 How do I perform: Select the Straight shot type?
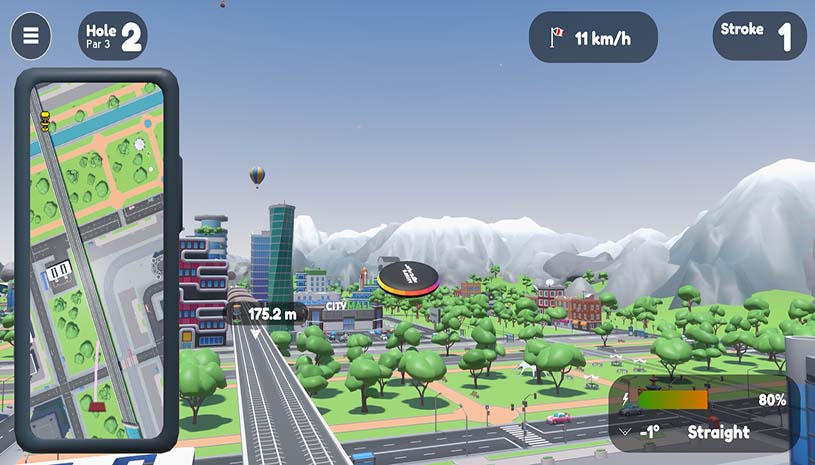(718, 433)
